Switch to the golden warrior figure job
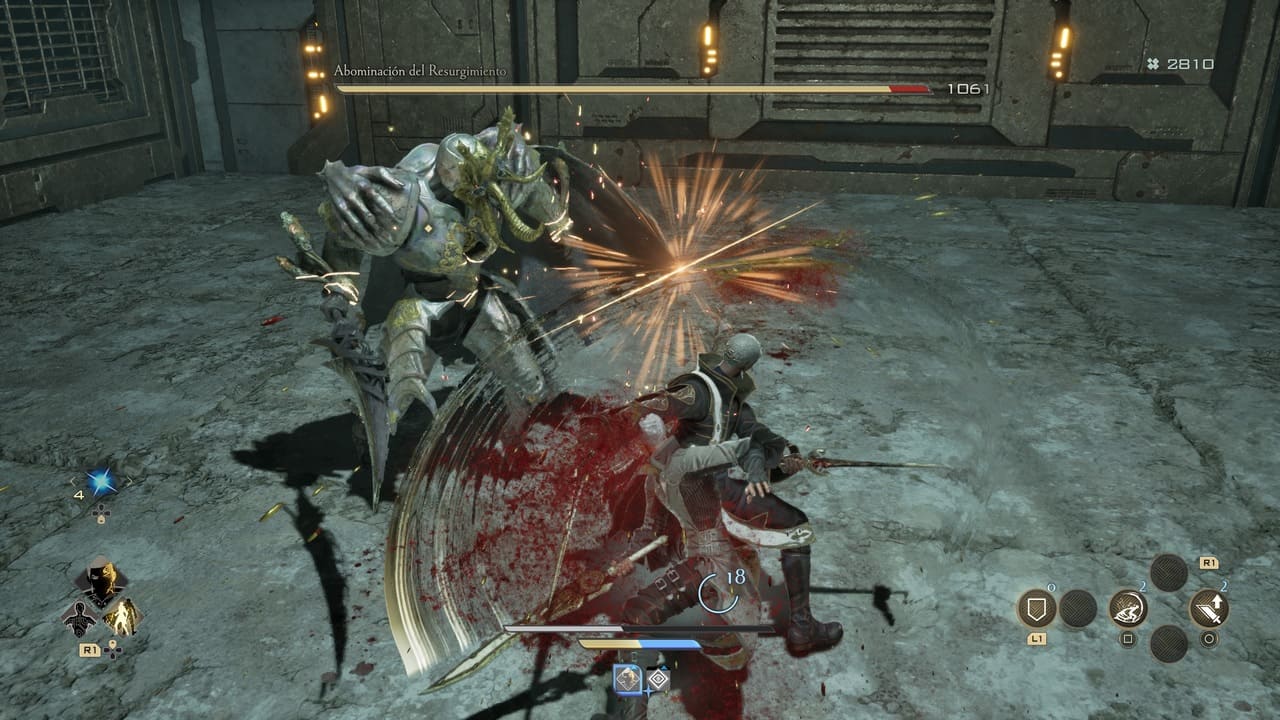The image size is (1280, 720). 123,617
